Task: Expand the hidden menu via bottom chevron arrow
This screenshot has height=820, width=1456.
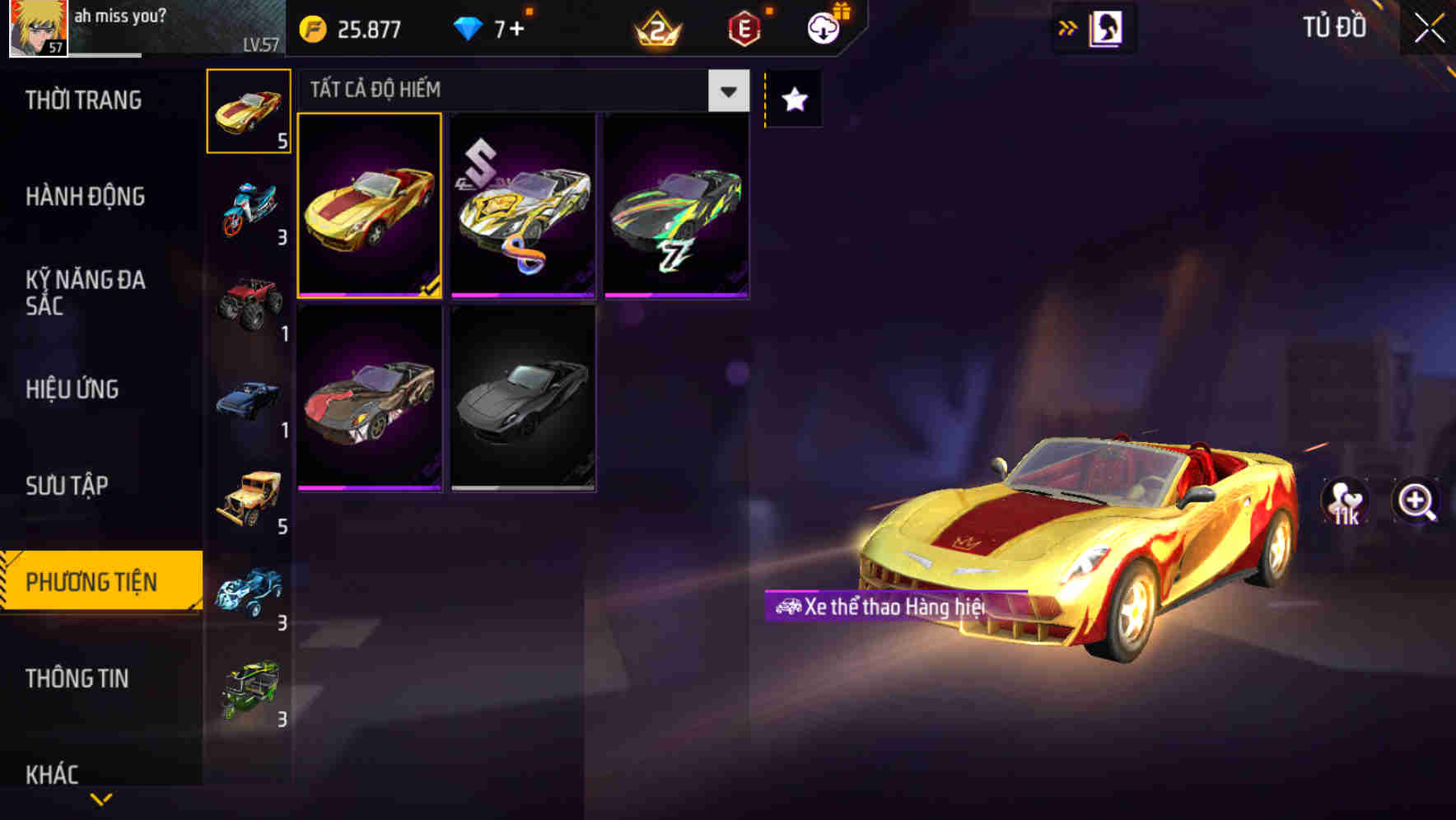Action: pos(100,798)
